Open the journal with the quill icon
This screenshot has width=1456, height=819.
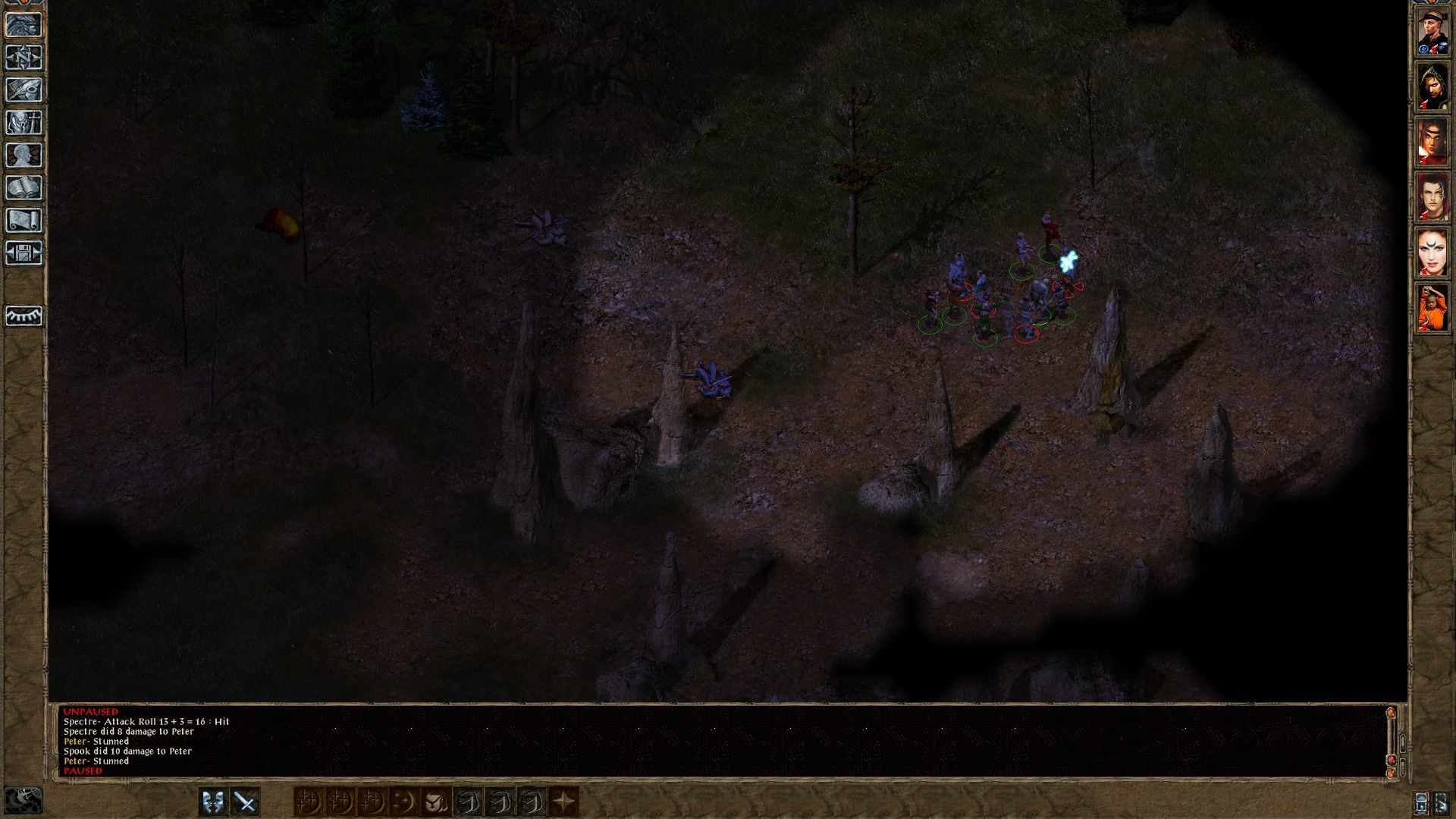pos(25,89)
